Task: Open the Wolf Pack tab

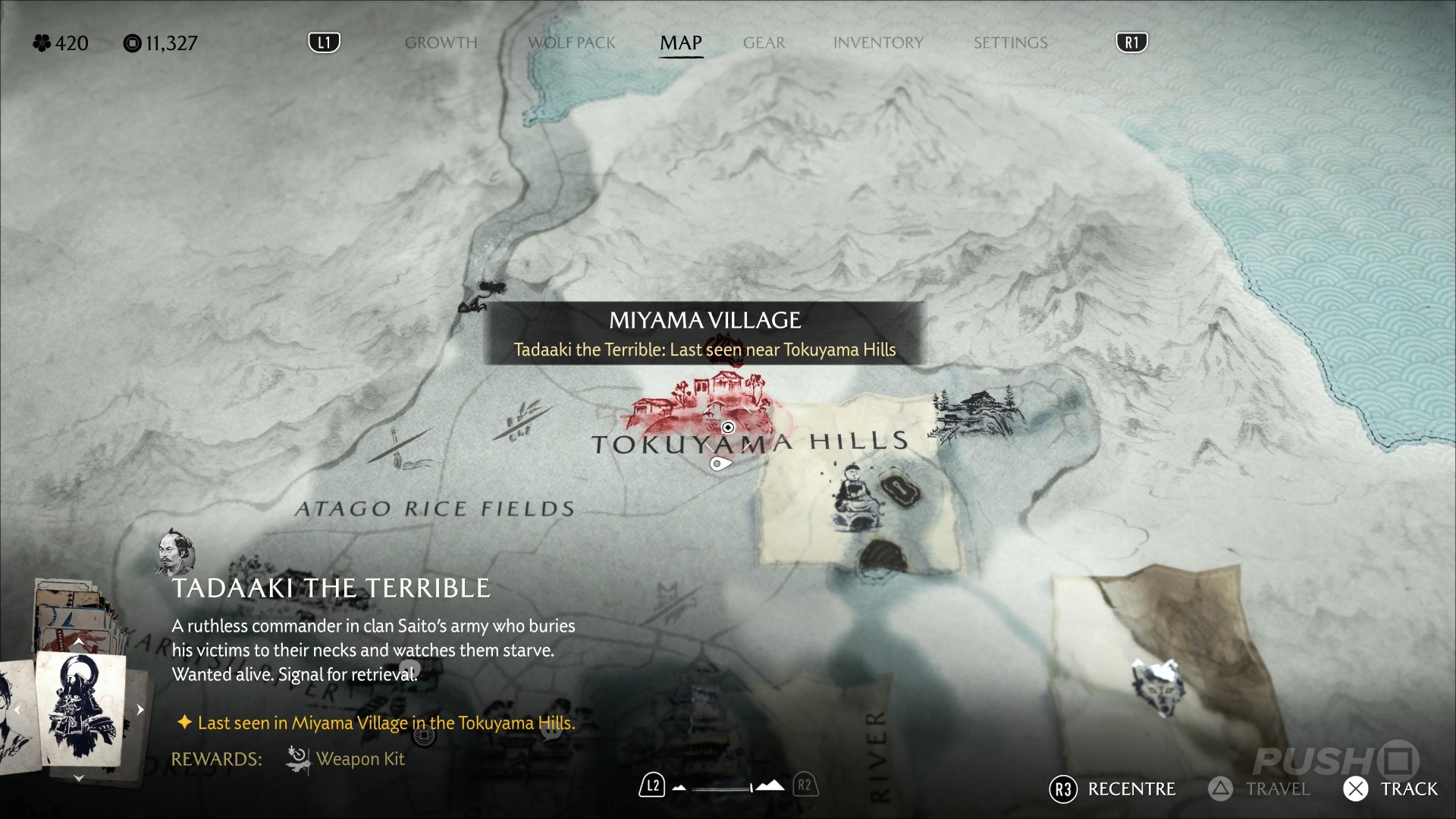Action: coord(572,42)
